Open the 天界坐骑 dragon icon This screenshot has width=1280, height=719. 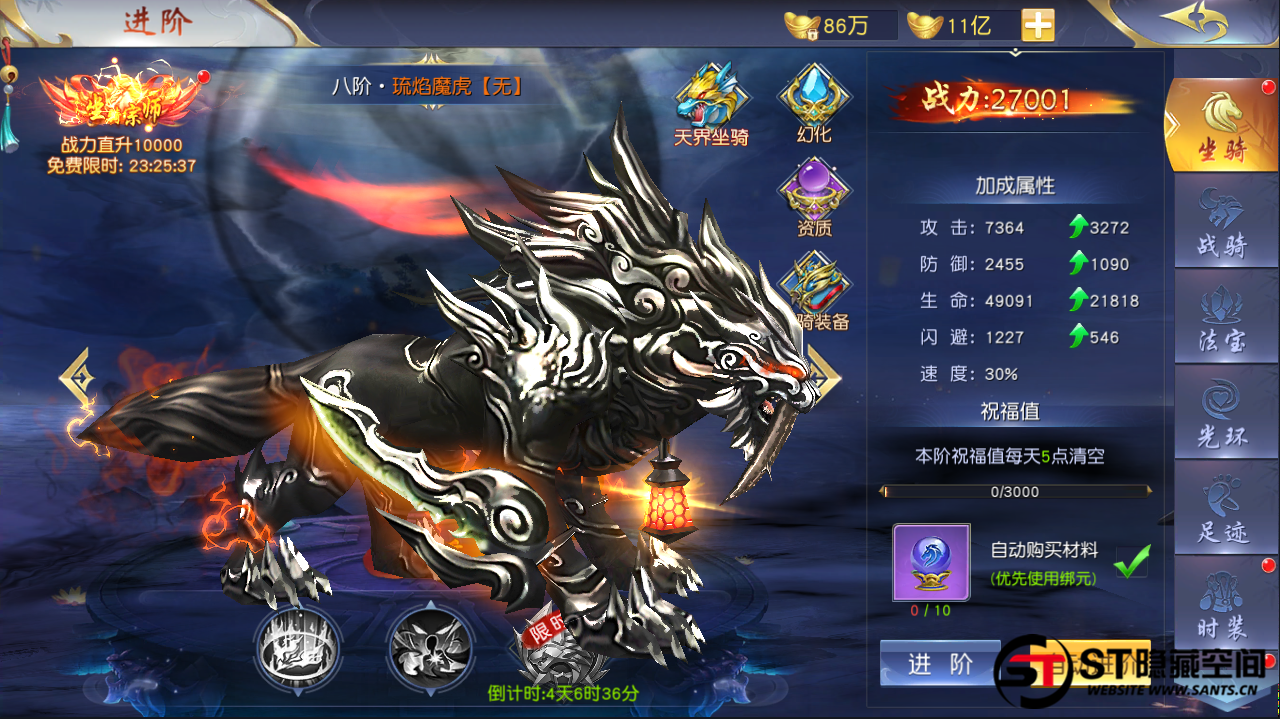(x=711, y=97)
